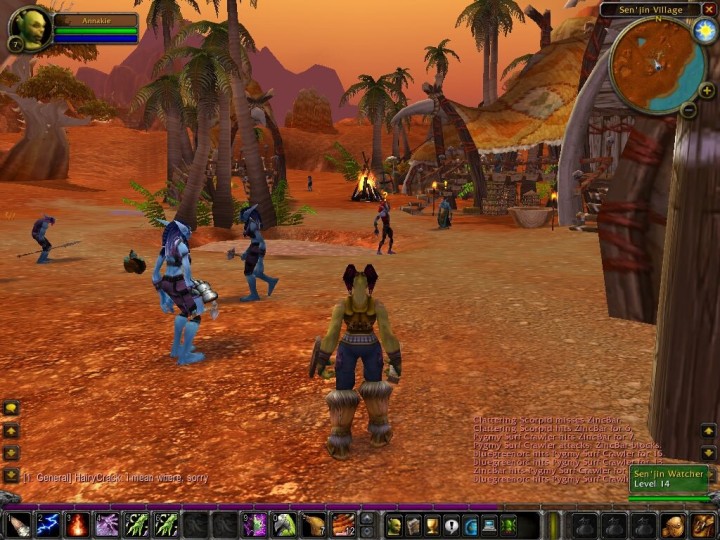Use the meat item with 12 stacks
This screenshot has height=540, width=720.
(343, 524)
